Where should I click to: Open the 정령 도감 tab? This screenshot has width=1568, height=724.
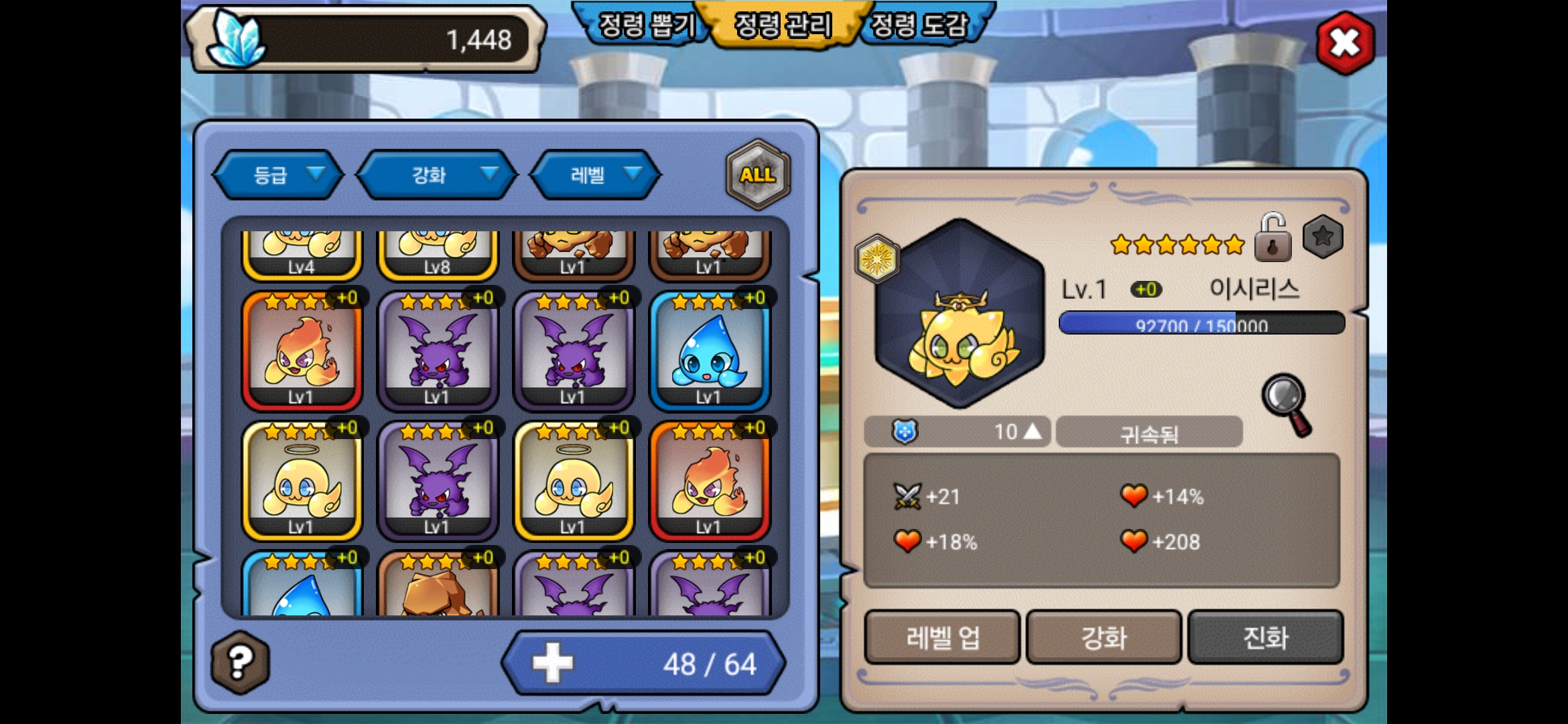point(921,25)
